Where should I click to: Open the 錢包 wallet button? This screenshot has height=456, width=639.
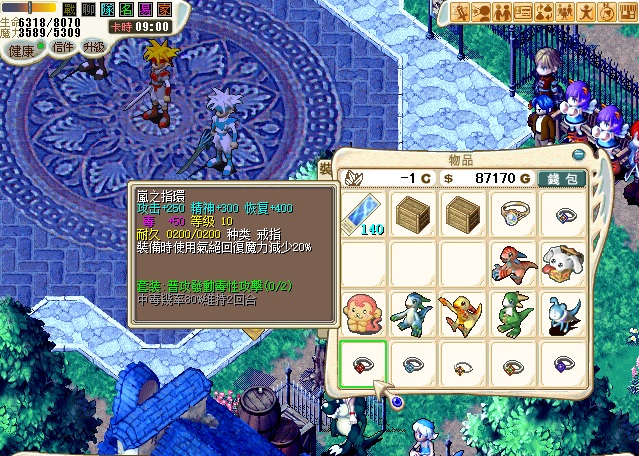coord(563,177)
